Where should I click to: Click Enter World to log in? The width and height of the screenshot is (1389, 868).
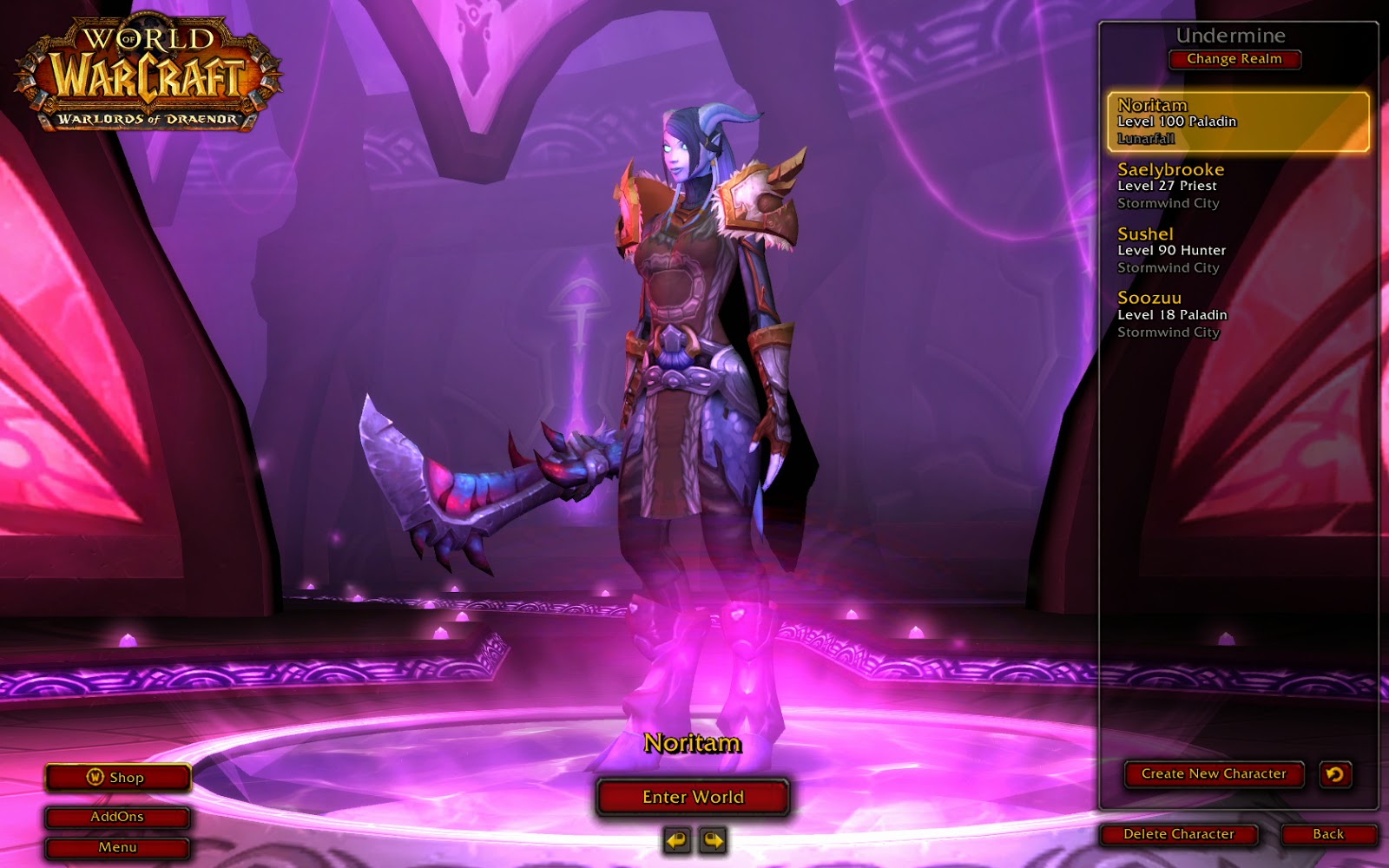pos(692,796)
